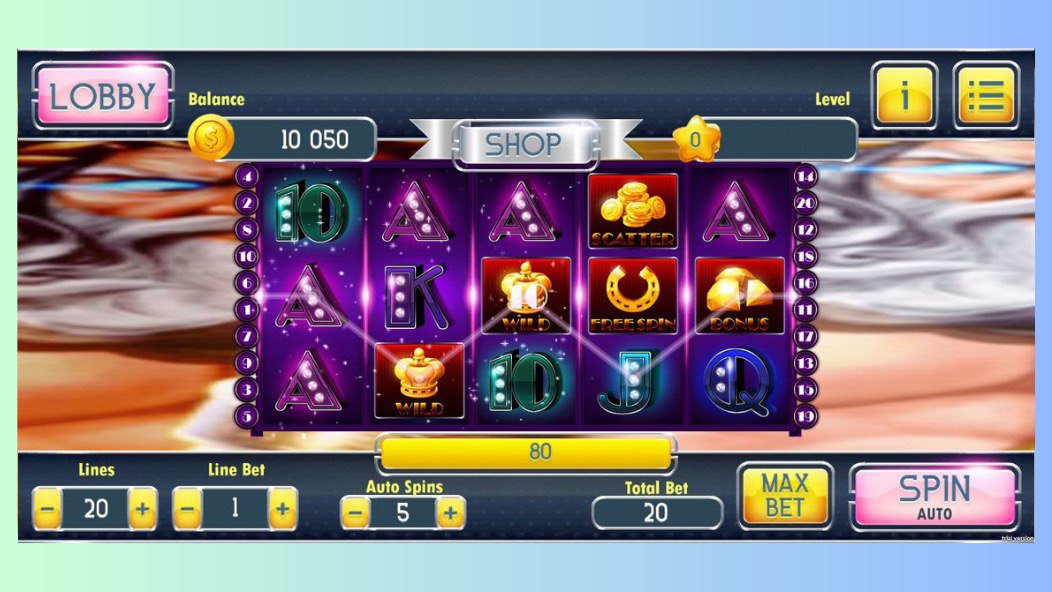Select payline number 14 marker
Viewport: 1052px width, 592px height.
coord(806,177)
